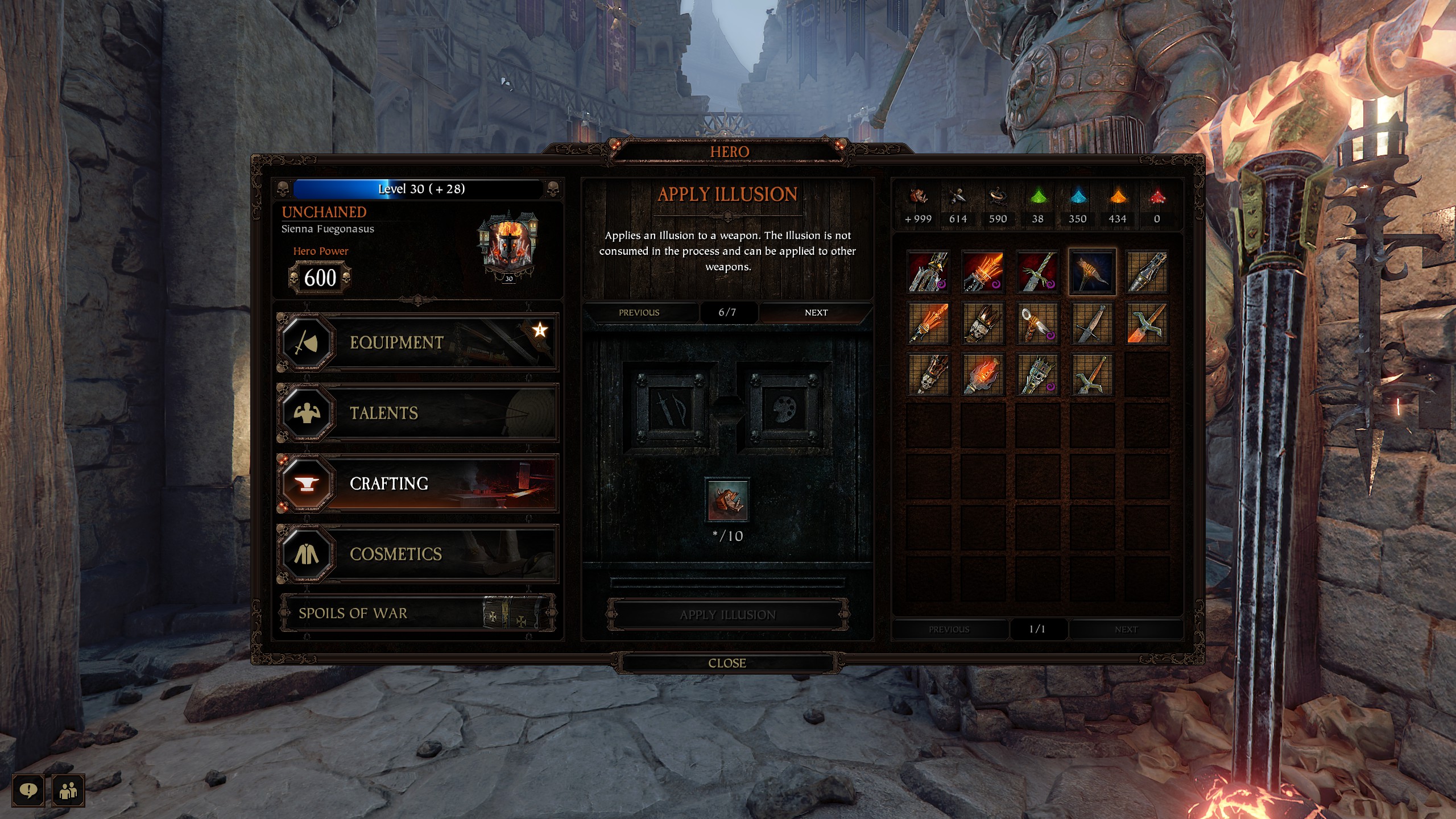Select the Crafting menu entry
1456x819 pixels.
point(418,483)
